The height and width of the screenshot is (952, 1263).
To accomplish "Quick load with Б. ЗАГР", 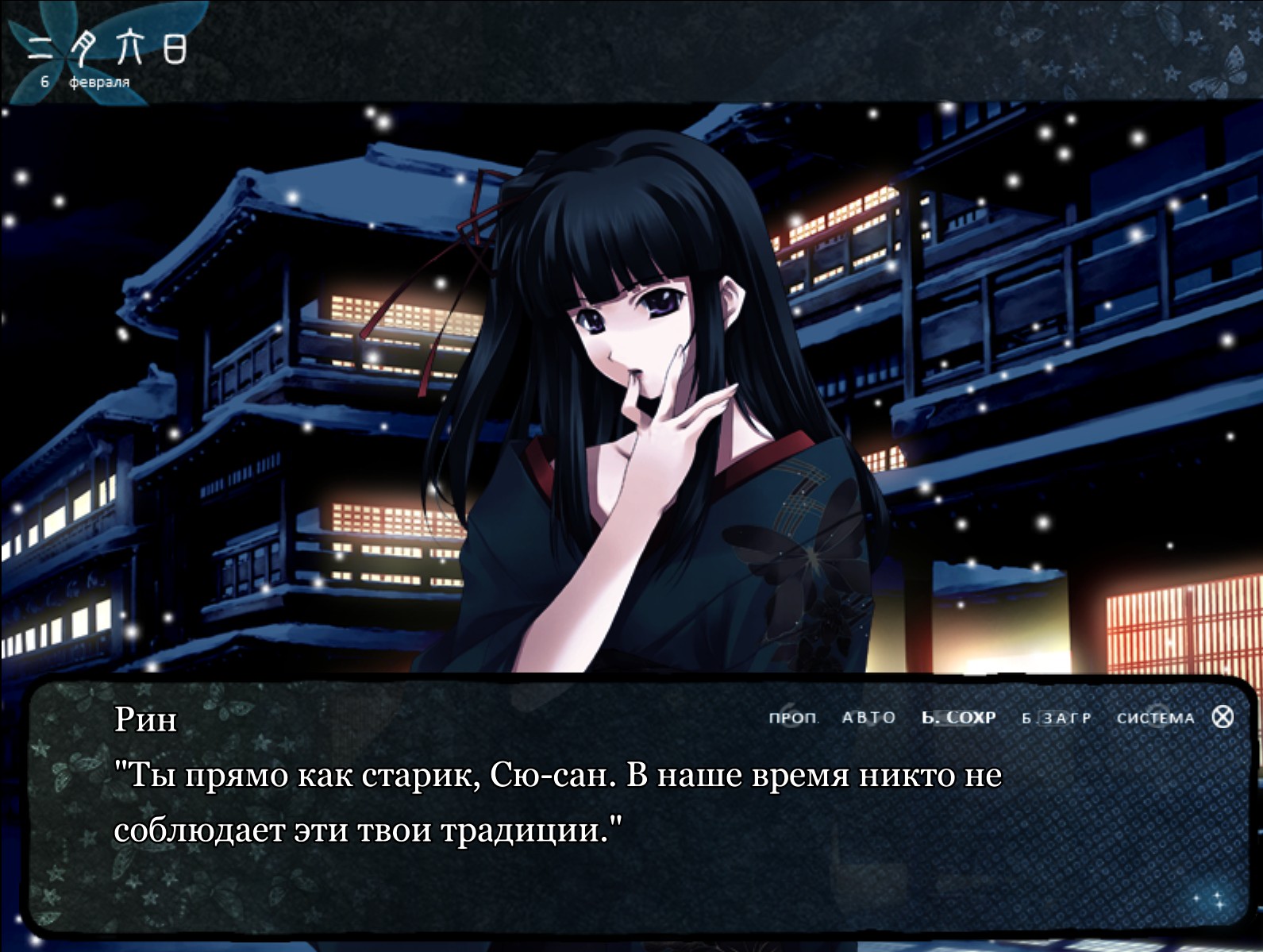I will [x=1057, y=718].
